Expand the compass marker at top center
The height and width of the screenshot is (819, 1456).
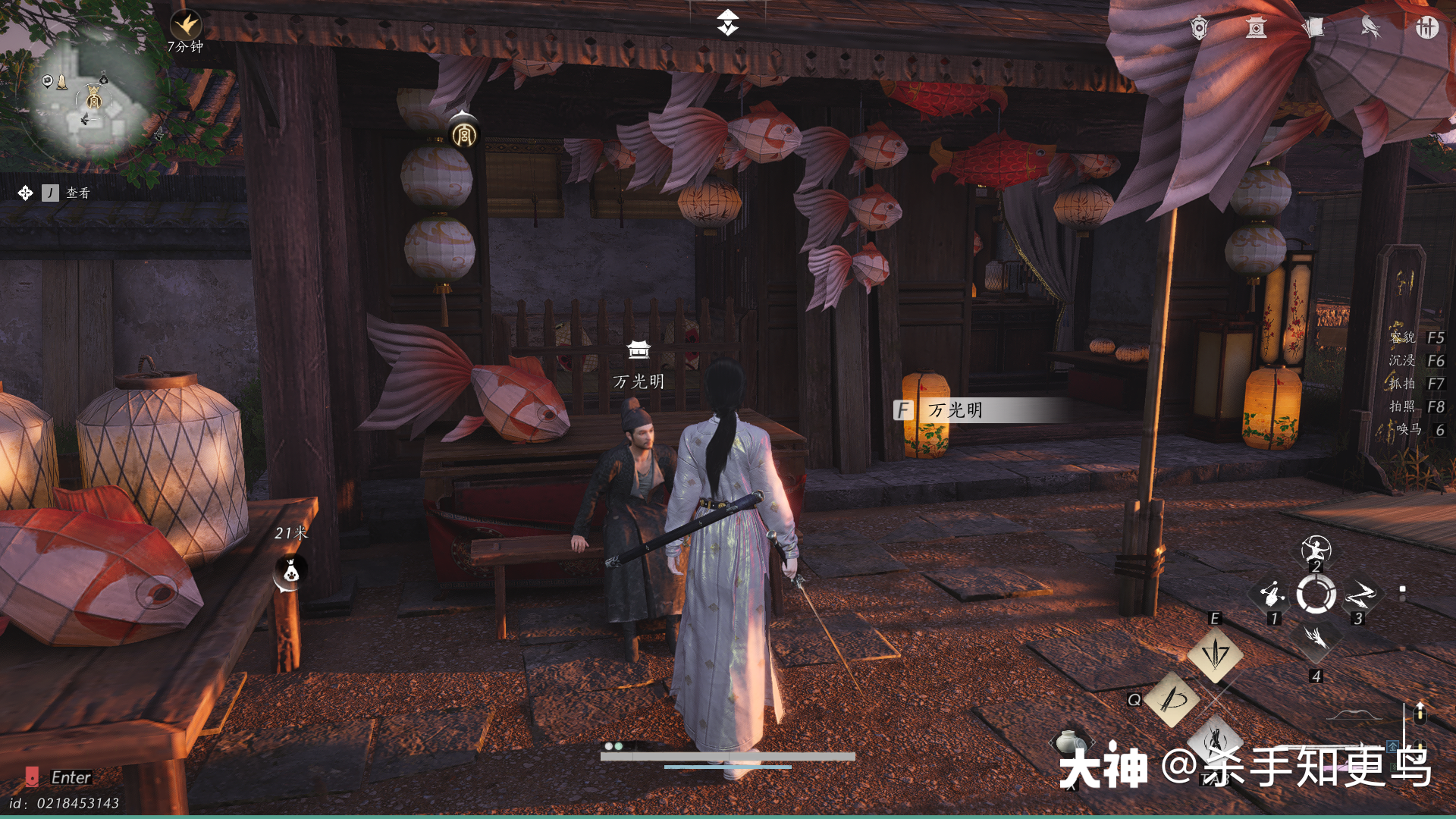726,23
